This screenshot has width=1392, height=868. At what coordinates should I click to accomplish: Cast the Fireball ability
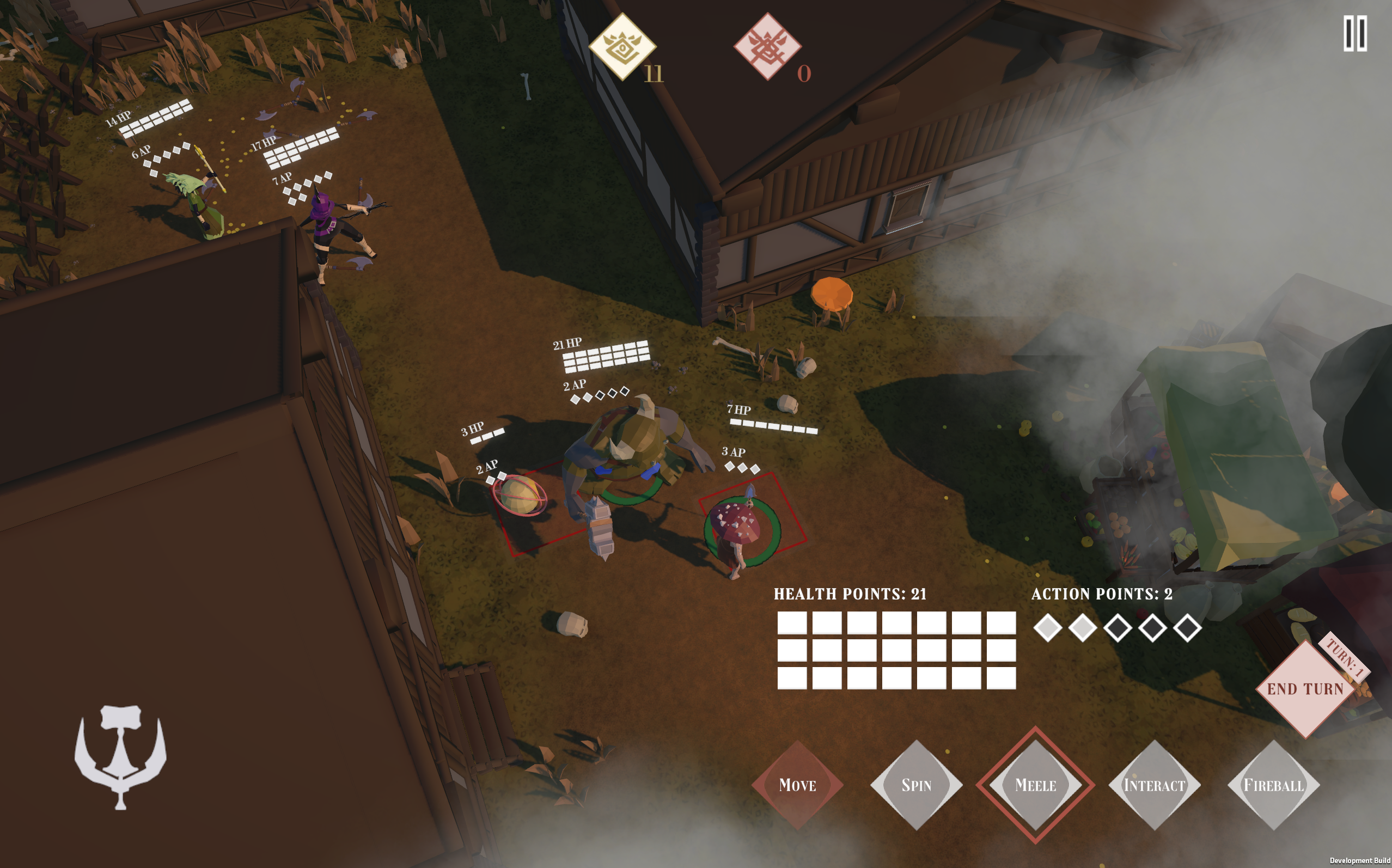click(1273, 785)
